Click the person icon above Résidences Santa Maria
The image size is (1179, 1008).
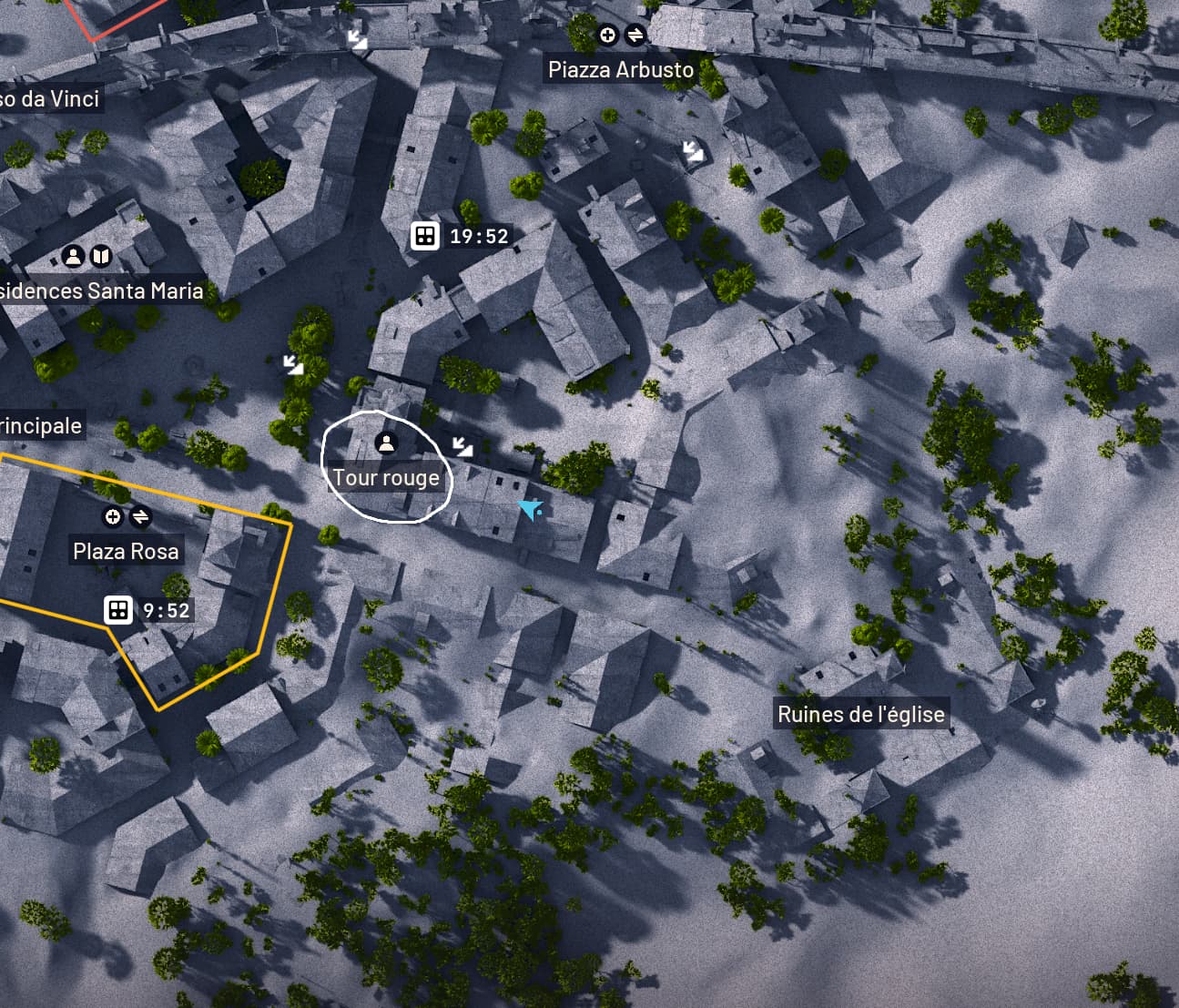(73, 256)
